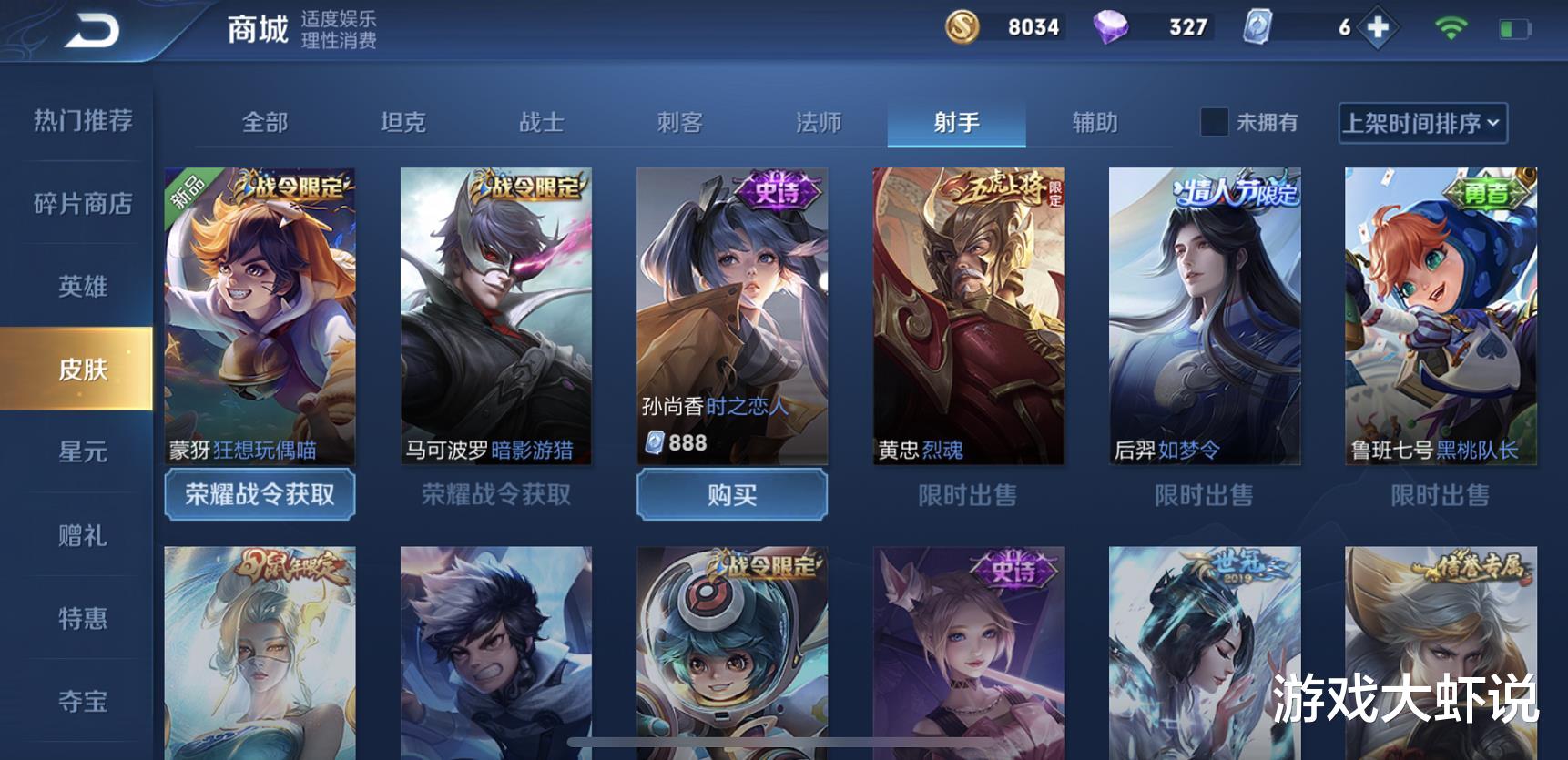Click the purple diamond currency icon
This screenshot has height=760, width=1568.
coord(1113,27)
